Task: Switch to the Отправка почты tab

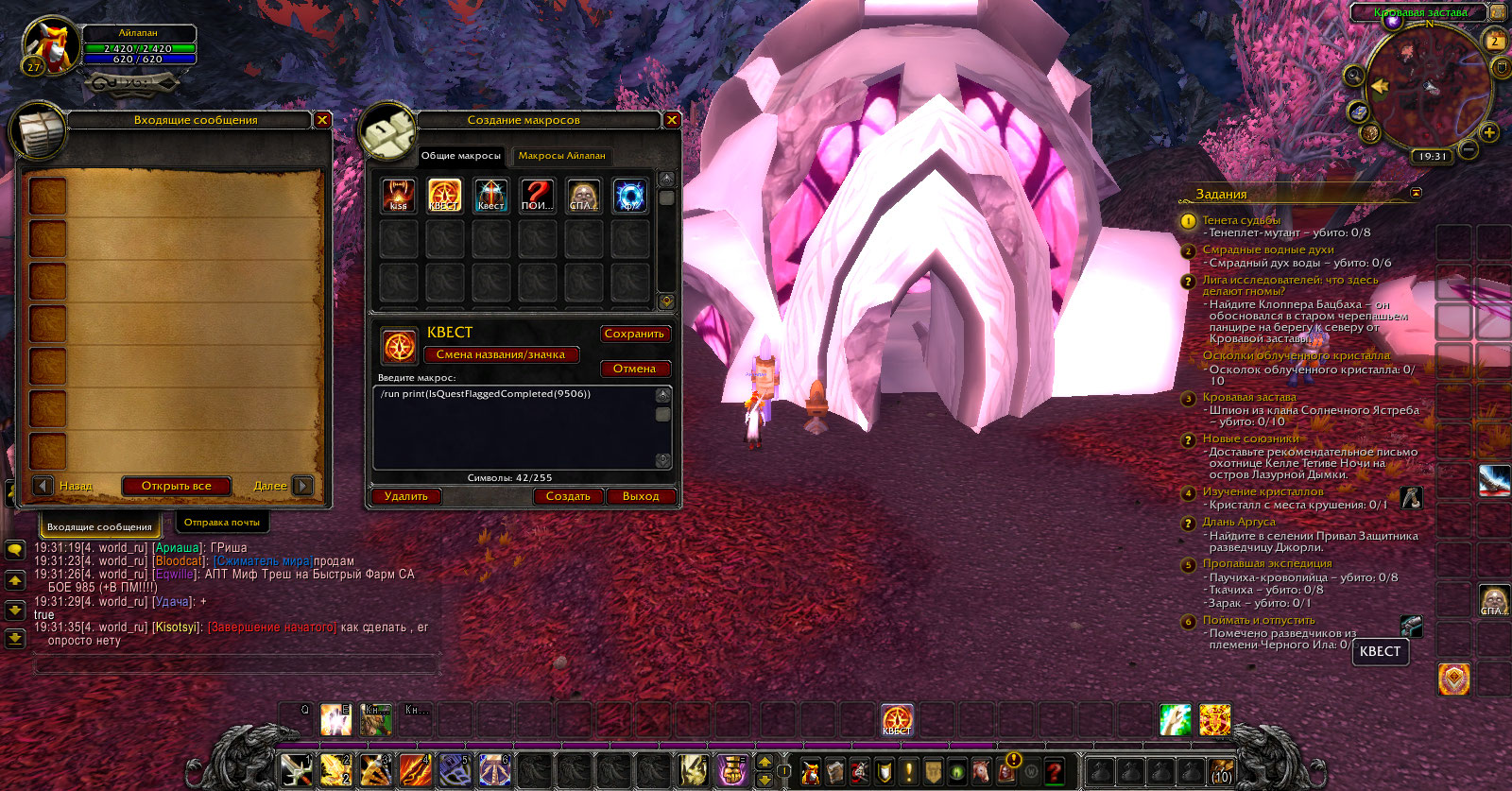Action: (222, 523)
